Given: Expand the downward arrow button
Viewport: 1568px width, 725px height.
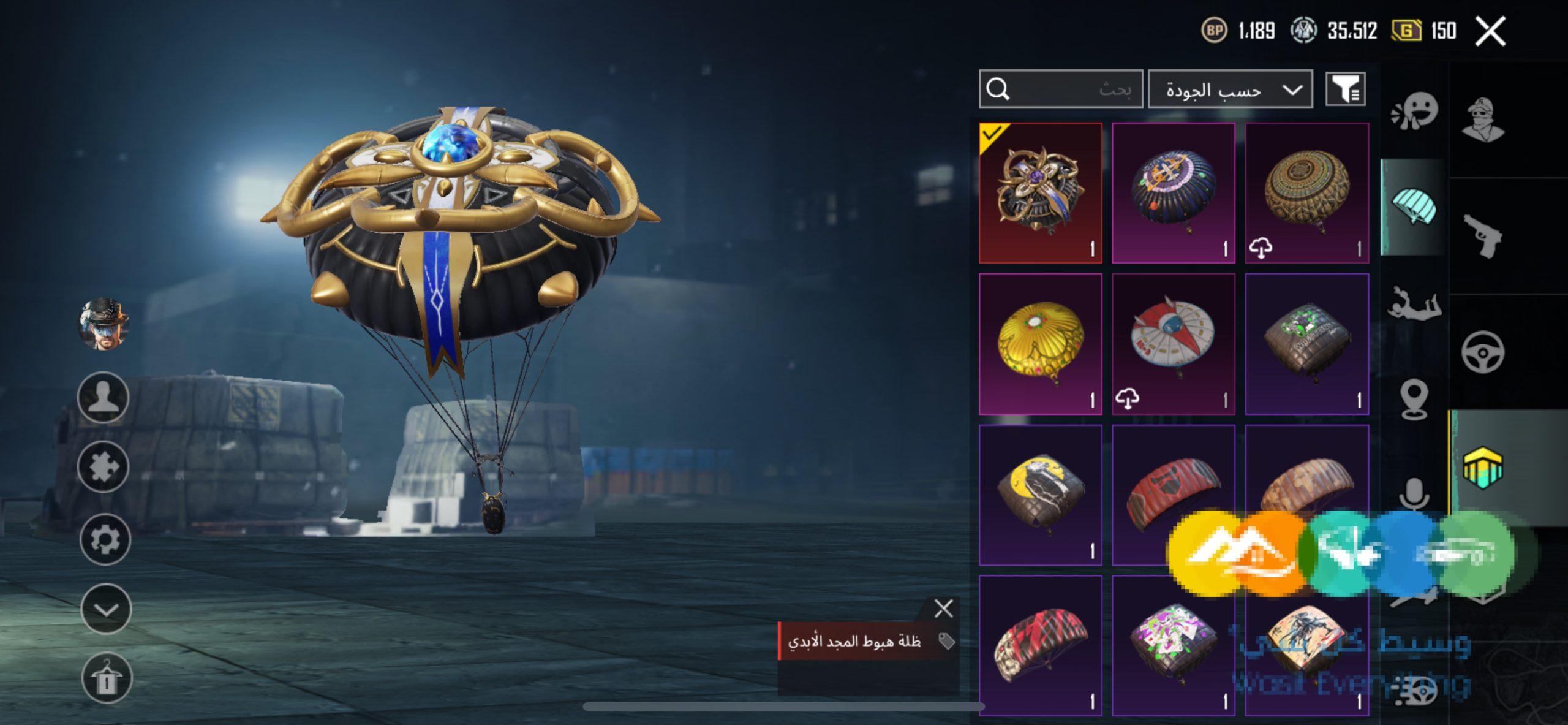Looking at the screenshot, I should (x=106, y=610).
